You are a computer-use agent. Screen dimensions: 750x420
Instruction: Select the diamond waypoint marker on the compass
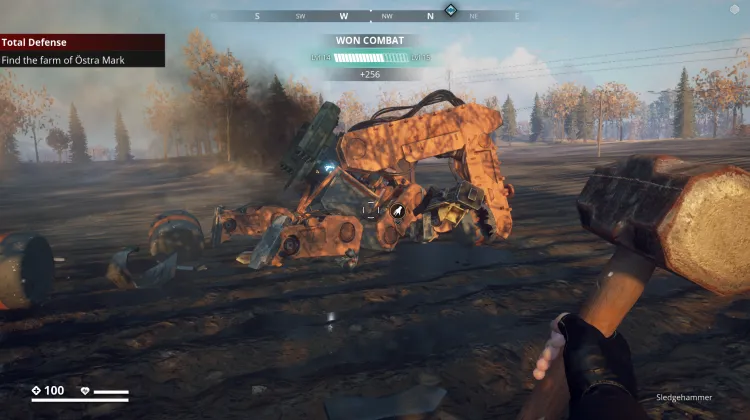tap(451, 10)
